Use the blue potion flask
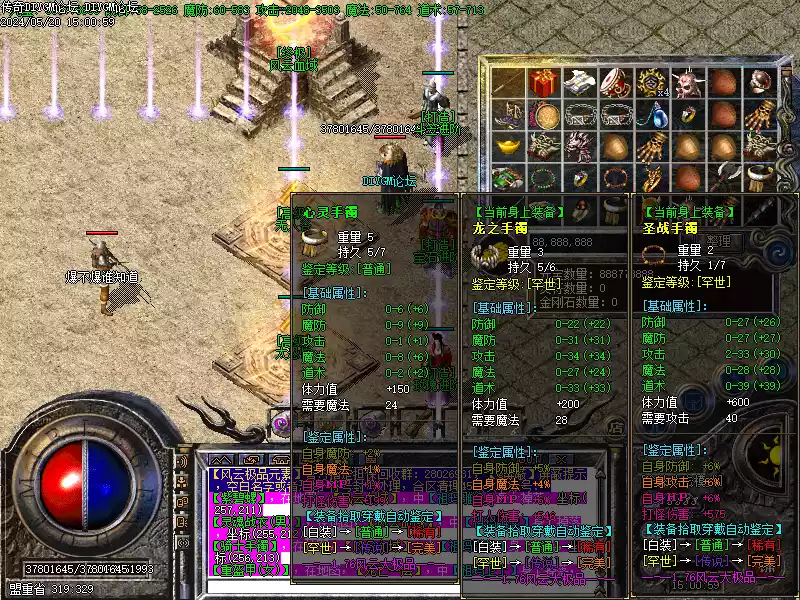This screenshot has height=600, width=800. (650, 116)
